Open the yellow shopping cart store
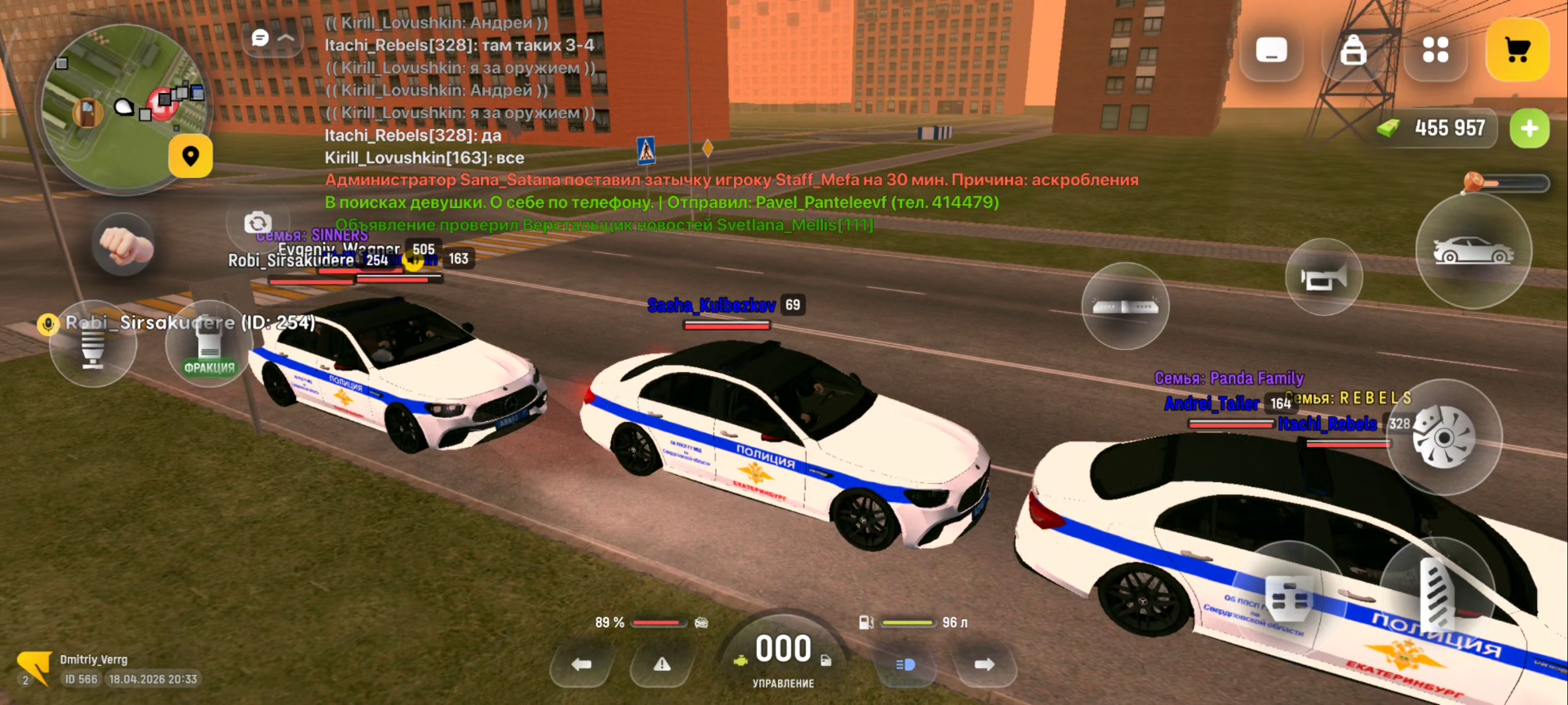 [x=1517, y=50]
